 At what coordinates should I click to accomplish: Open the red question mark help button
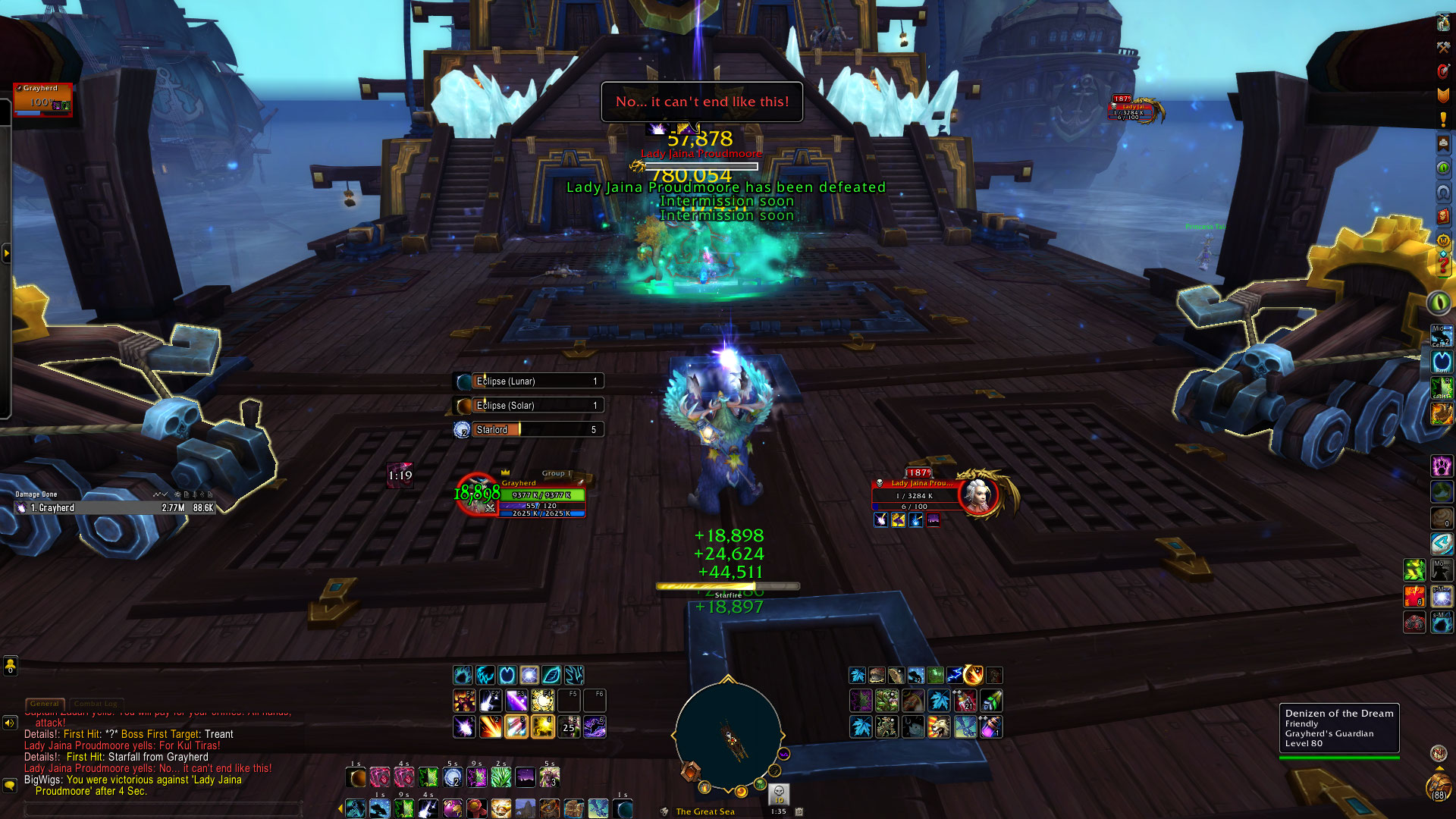[x=1442, y=265]
